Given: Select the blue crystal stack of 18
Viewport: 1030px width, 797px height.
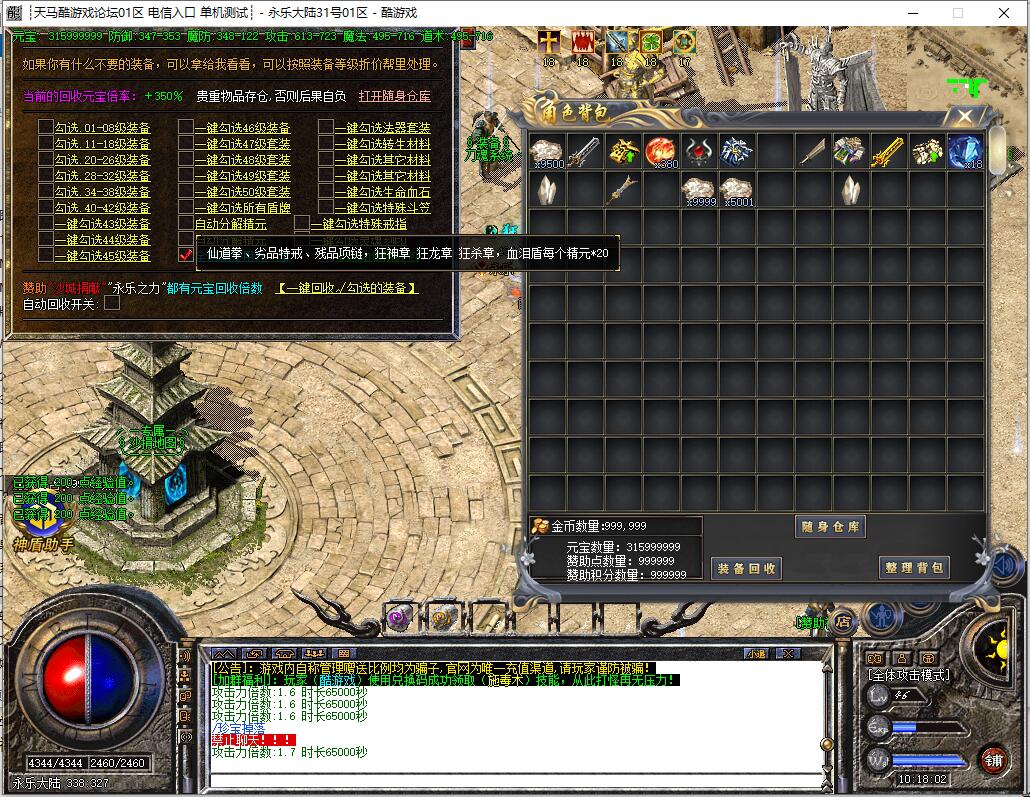Looking at the screenshot, I should coord(965,152).
